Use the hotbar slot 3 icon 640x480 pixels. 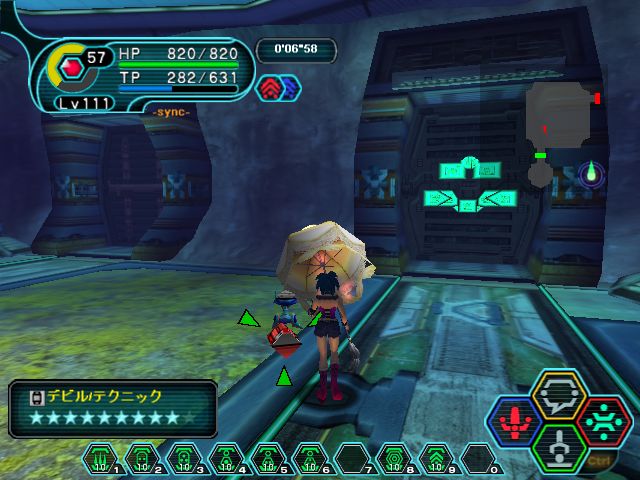click(x=185, y=458)
